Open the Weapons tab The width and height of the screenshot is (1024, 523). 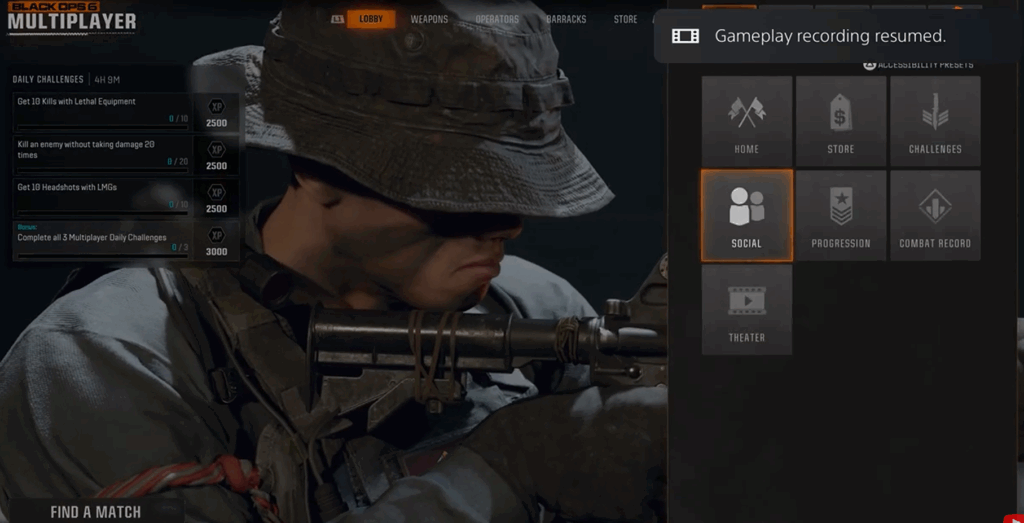click(429, 19)
